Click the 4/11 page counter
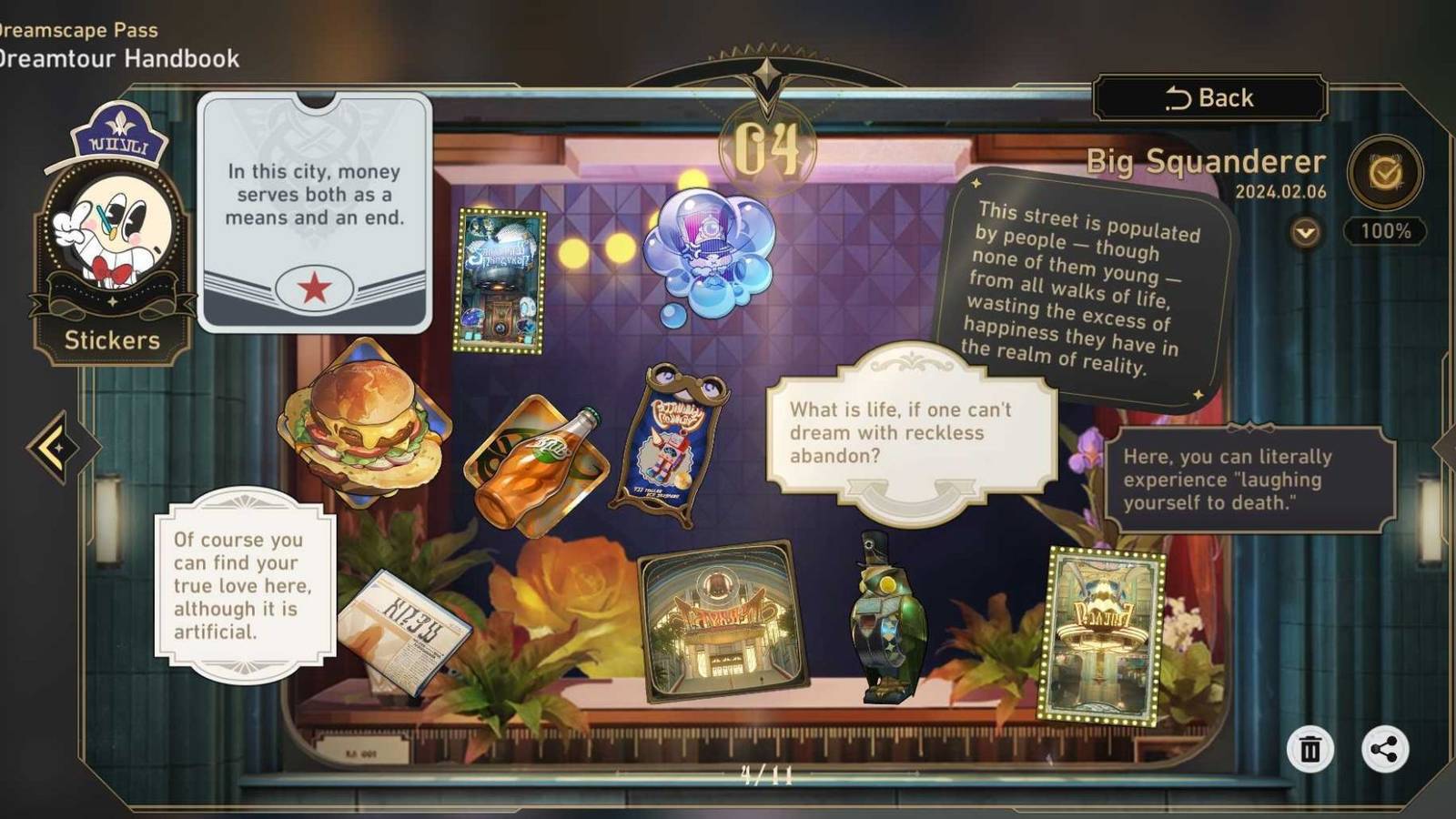 (x=765, y=773)
